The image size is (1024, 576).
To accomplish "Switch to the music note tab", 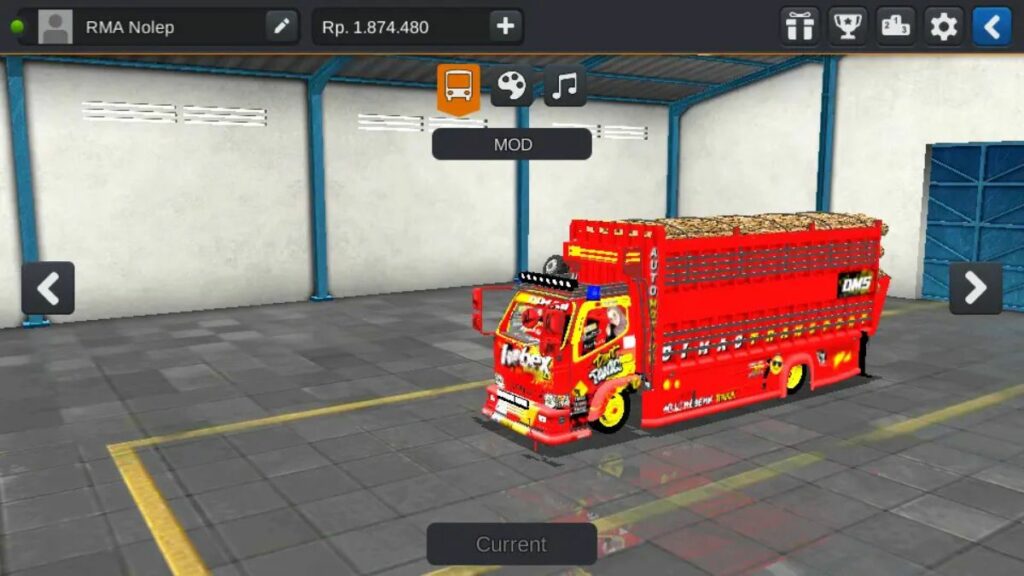I will pyautogui.click(x=565, y=86).
